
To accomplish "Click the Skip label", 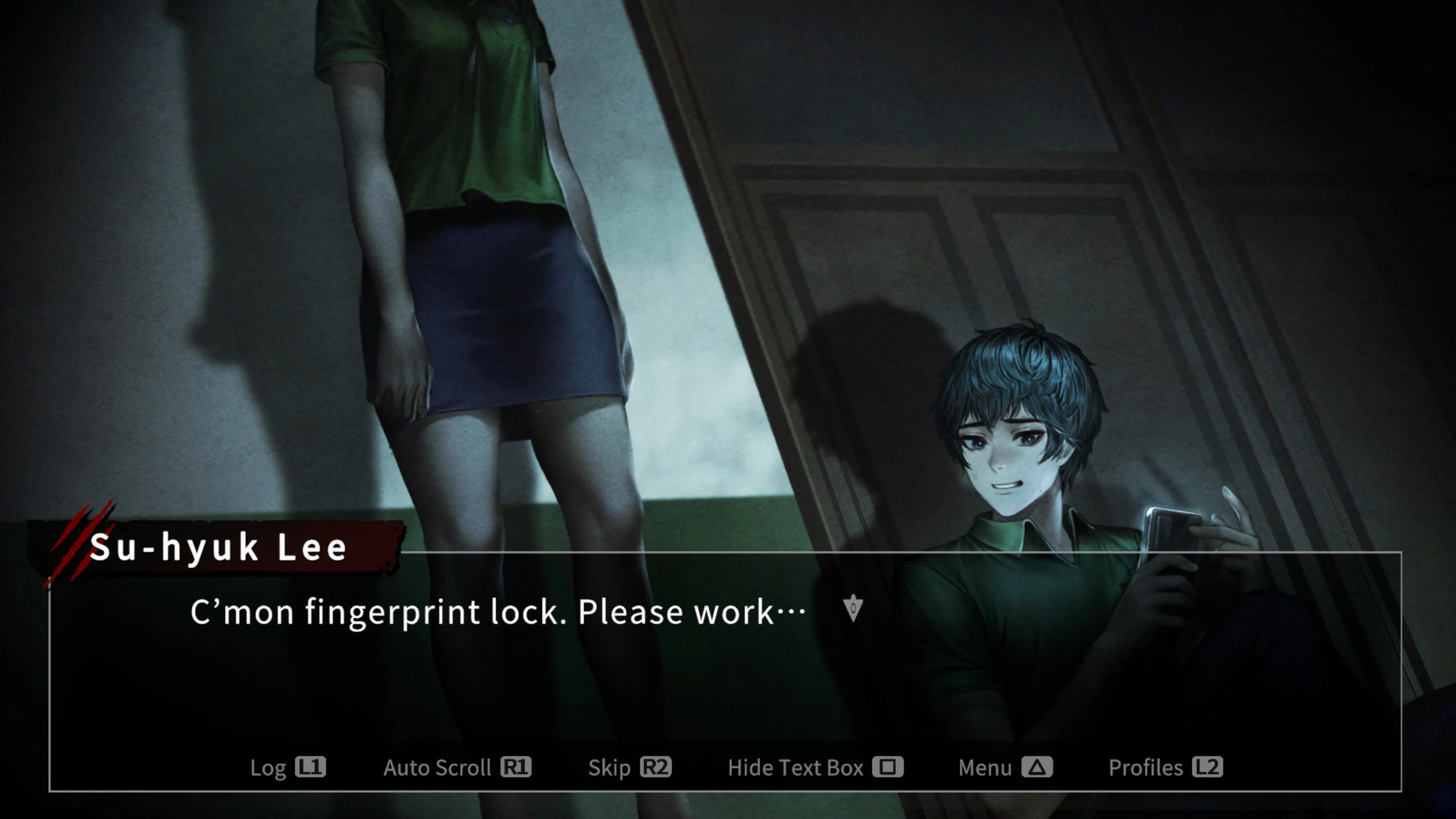I will (x=610, y=767).
